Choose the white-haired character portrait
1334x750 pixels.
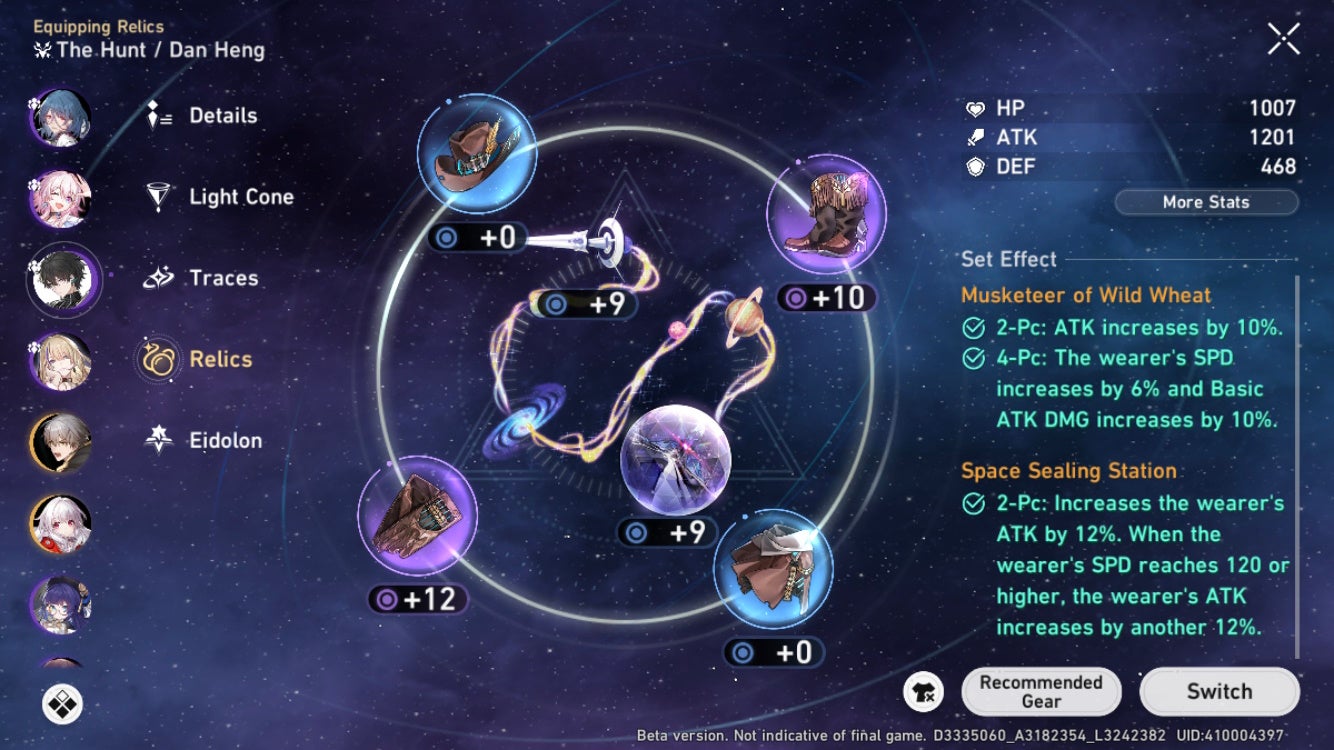[61, 523]
